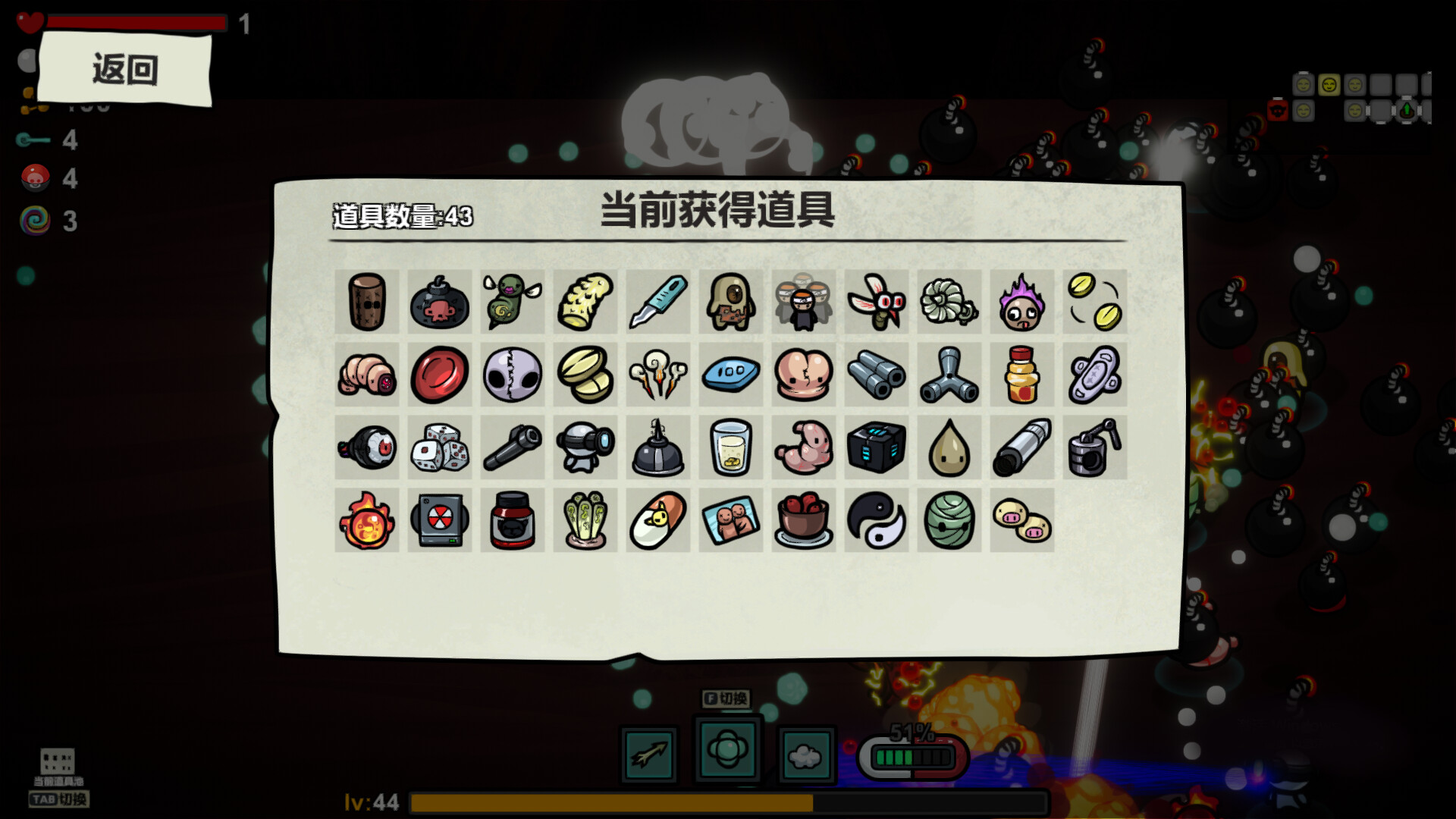This screenshot has height=819, width=1456.
Task: Select the yin-yang item in the grid
Action: [877, 522]
